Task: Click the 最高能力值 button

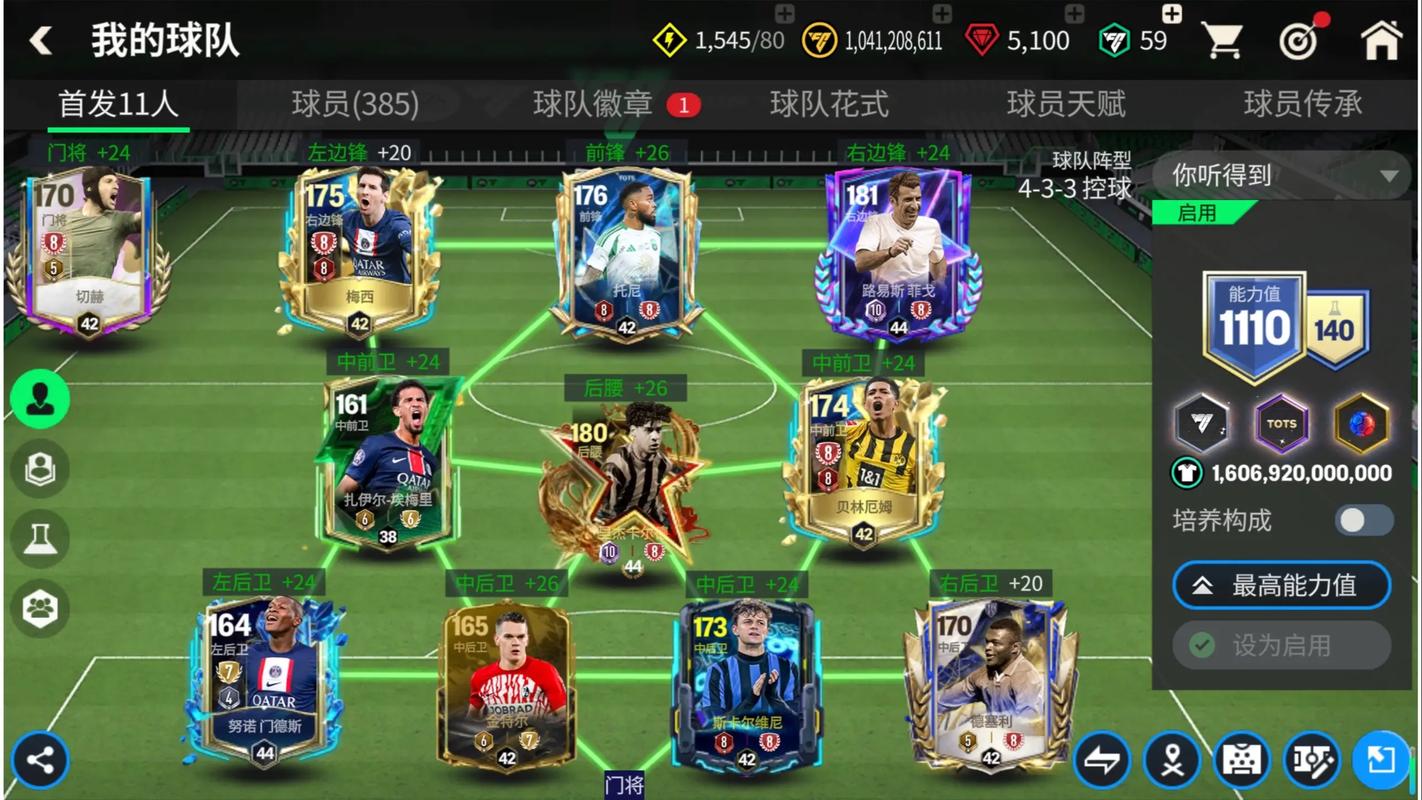Action: pos(1281,586)
